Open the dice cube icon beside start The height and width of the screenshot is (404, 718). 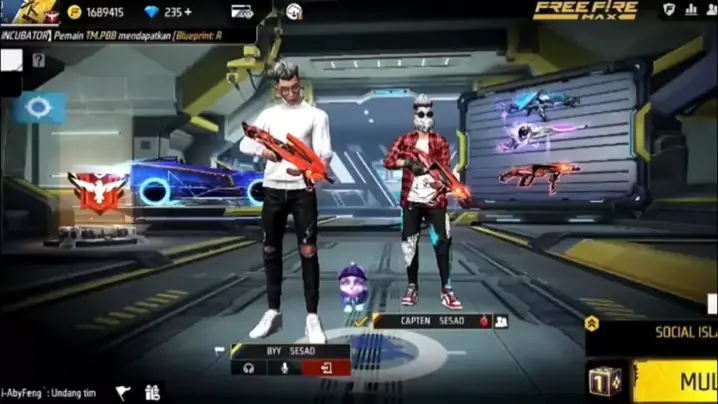[x=606, y=381]
